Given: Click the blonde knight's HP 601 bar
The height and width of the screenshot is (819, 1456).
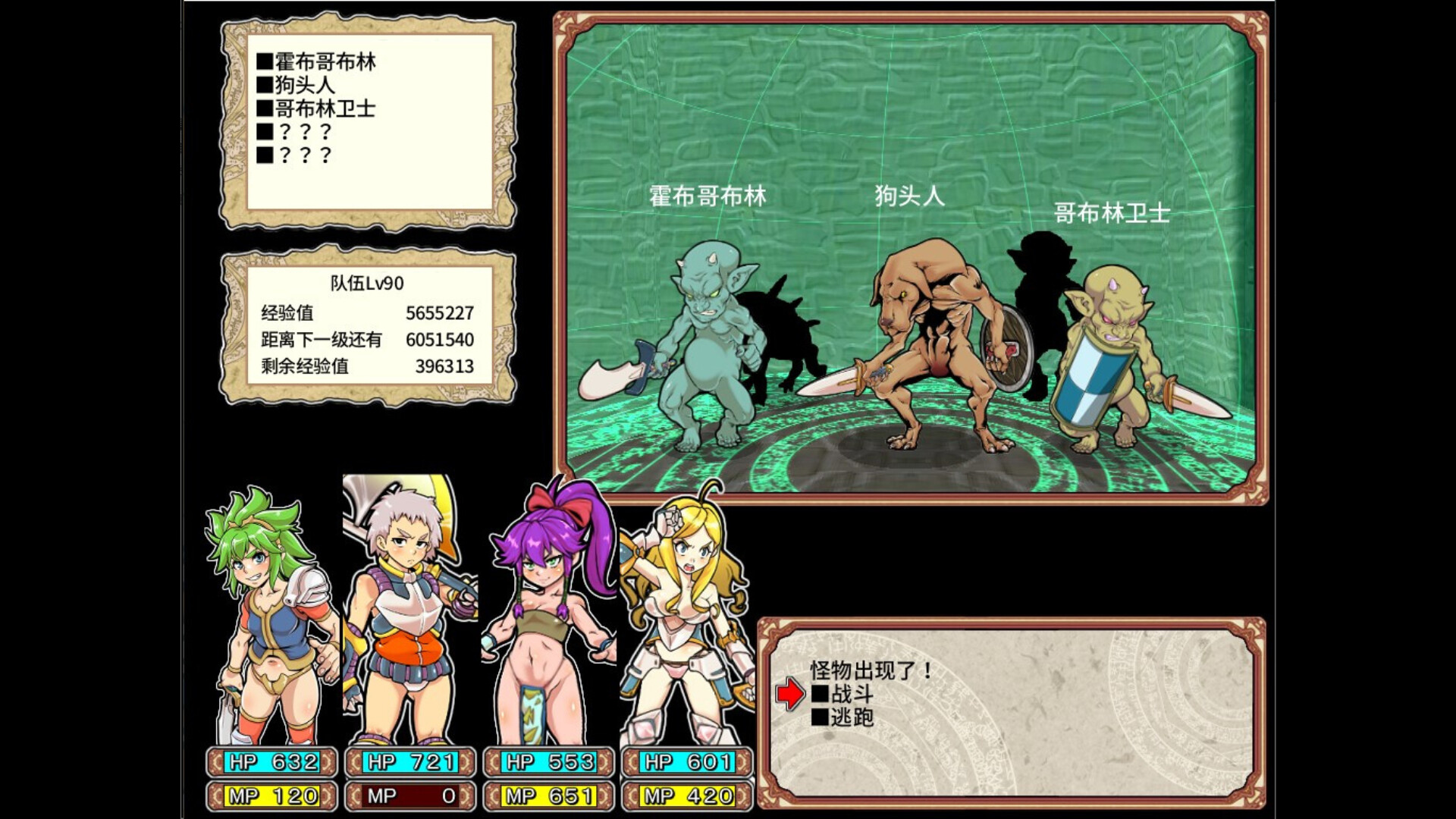Looking at the screenshot, I should (x=683, y=762).
